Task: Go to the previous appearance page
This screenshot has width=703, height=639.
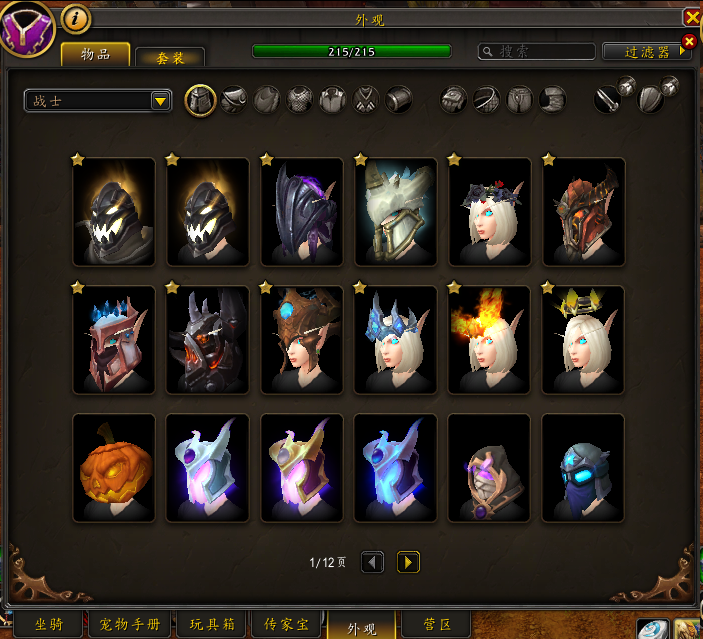Action: click(372, 562)
